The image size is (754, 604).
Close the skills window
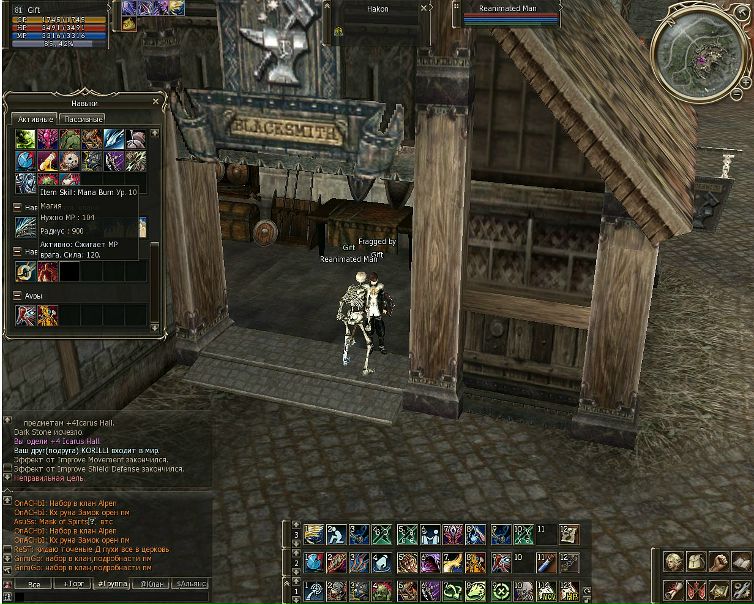pos(156,101)
